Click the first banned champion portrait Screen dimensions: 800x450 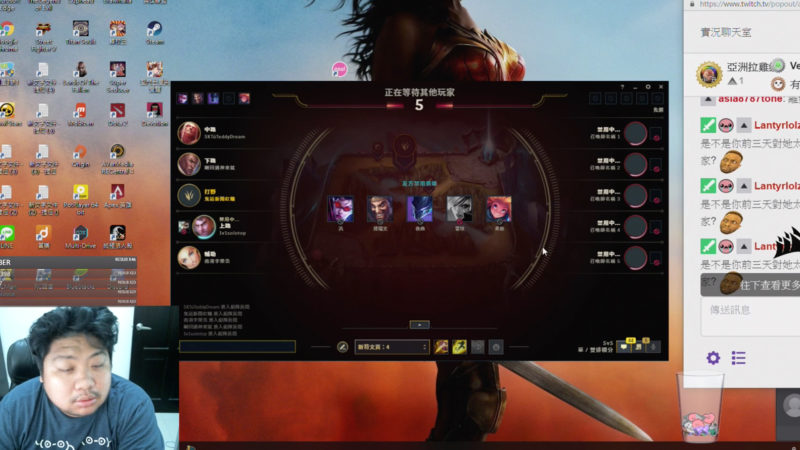click(341, 209)
